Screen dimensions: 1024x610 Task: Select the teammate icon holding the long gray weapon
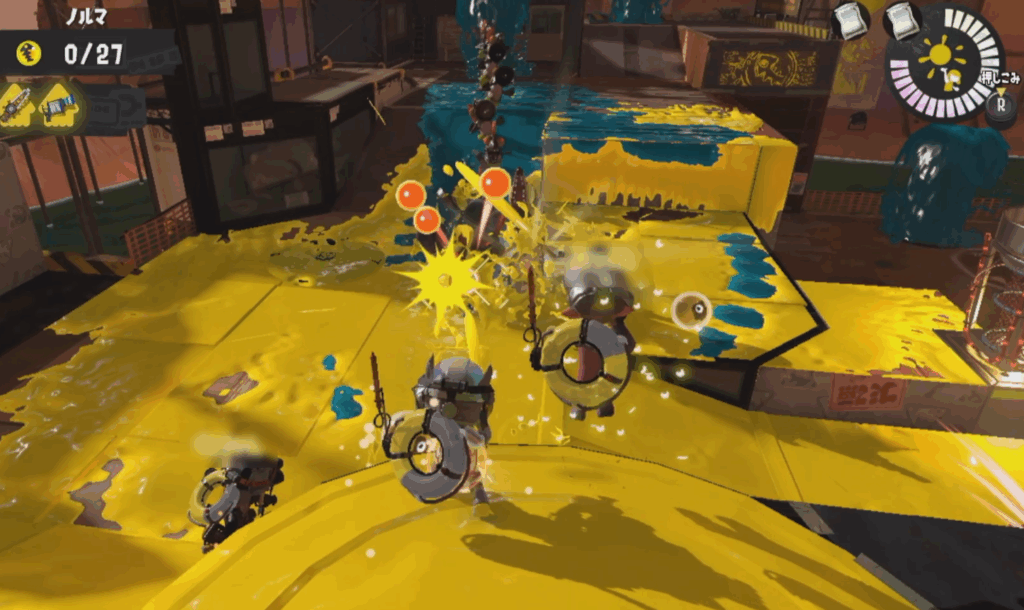pos(17,105)
